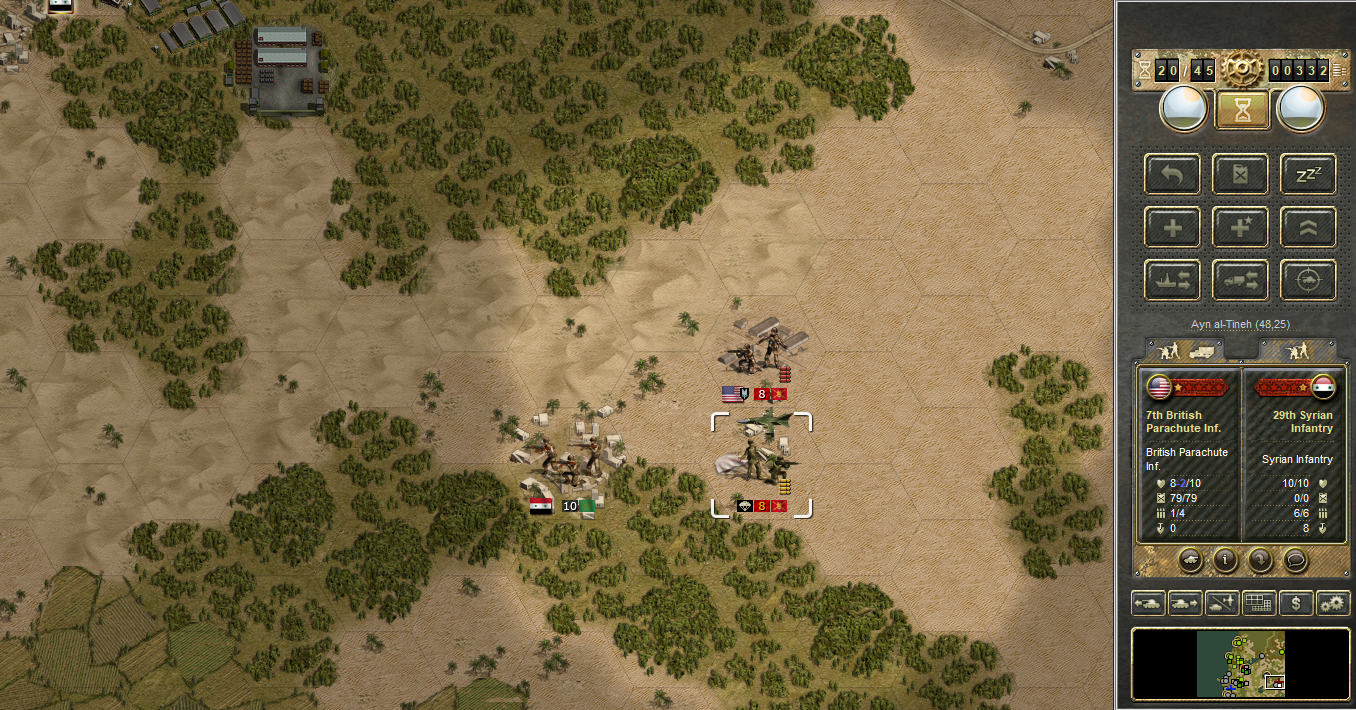
Task: Click the round tank icon below unit stats
Action: (x=1190, y=559)
